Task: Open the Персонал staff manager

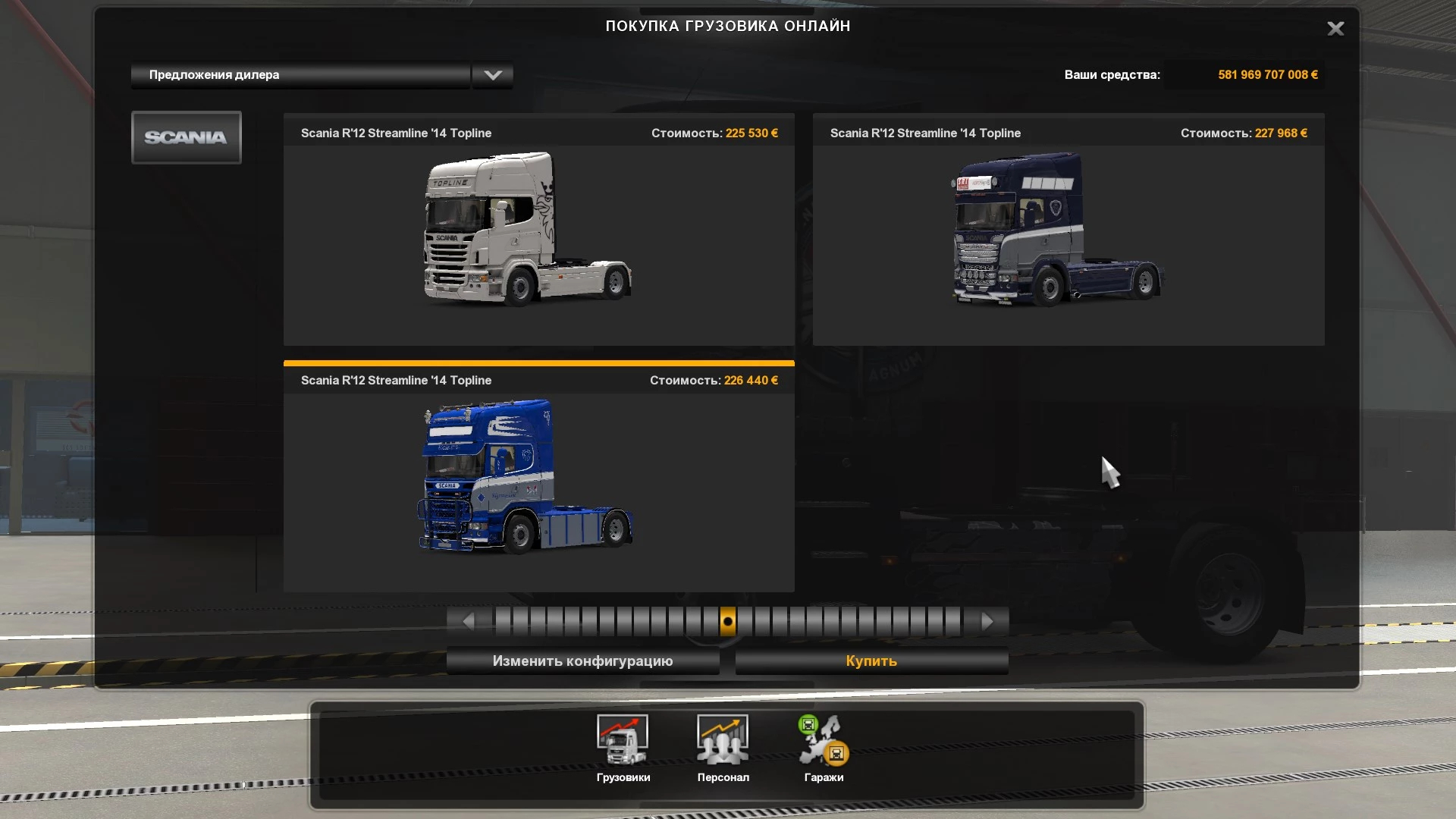Action: pos(723,748)
